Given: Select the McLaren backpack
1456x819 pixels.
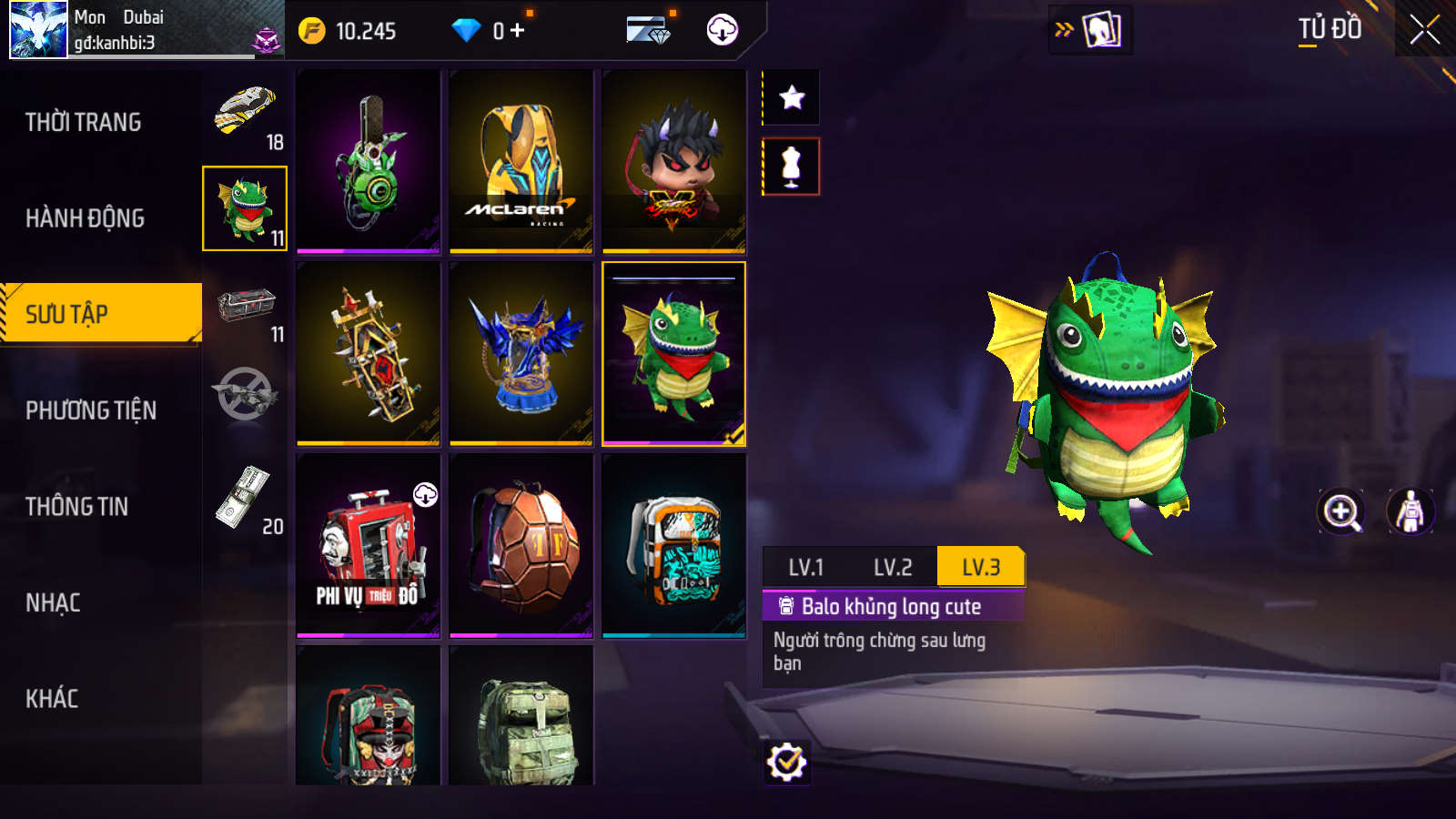Looking at the screenshot, I should 521,161.
